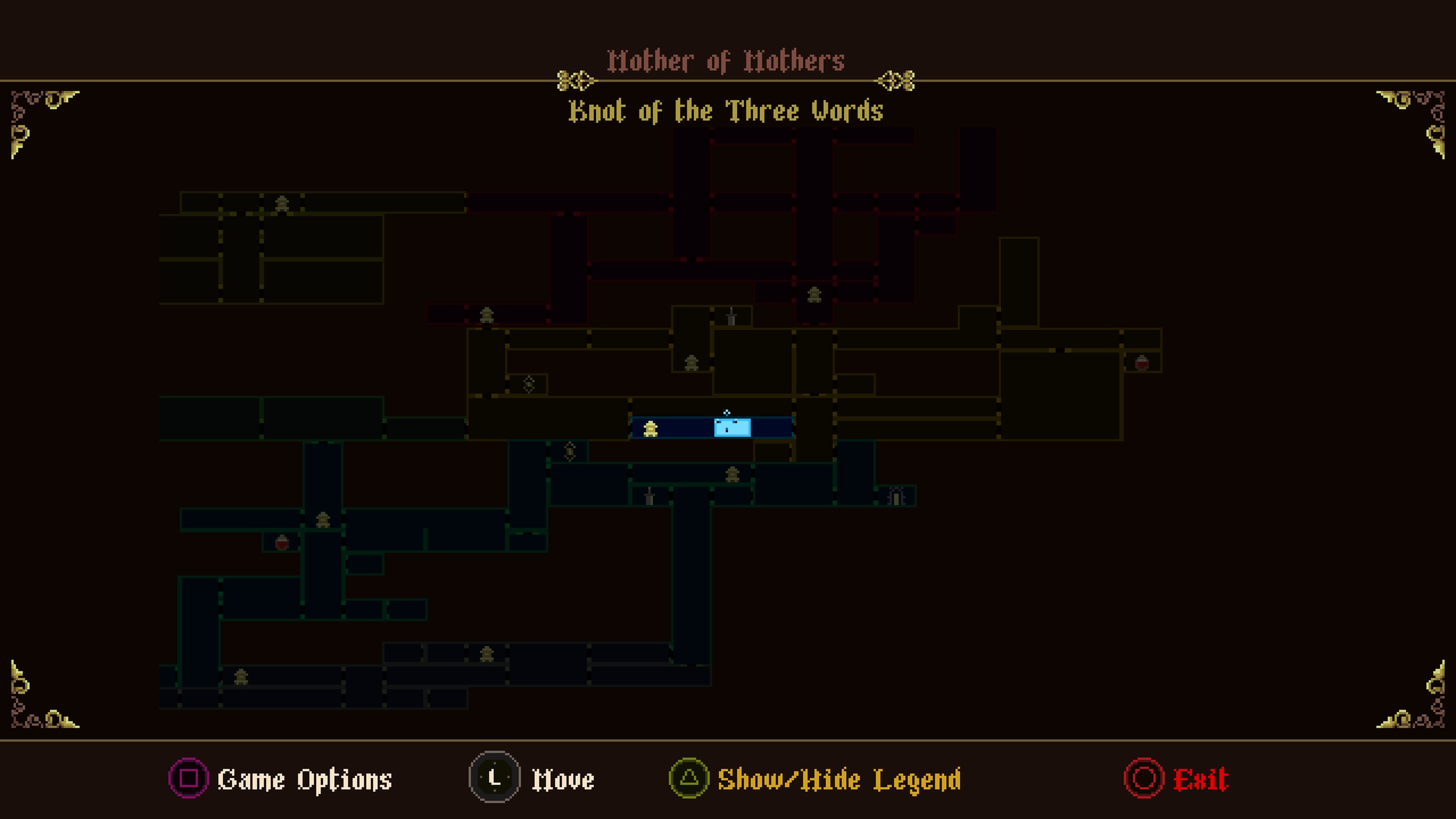Viewport: 1456px width, 819px height.
Task: Click the bright gold shrine marker
Action: click(x=651, y=429)
